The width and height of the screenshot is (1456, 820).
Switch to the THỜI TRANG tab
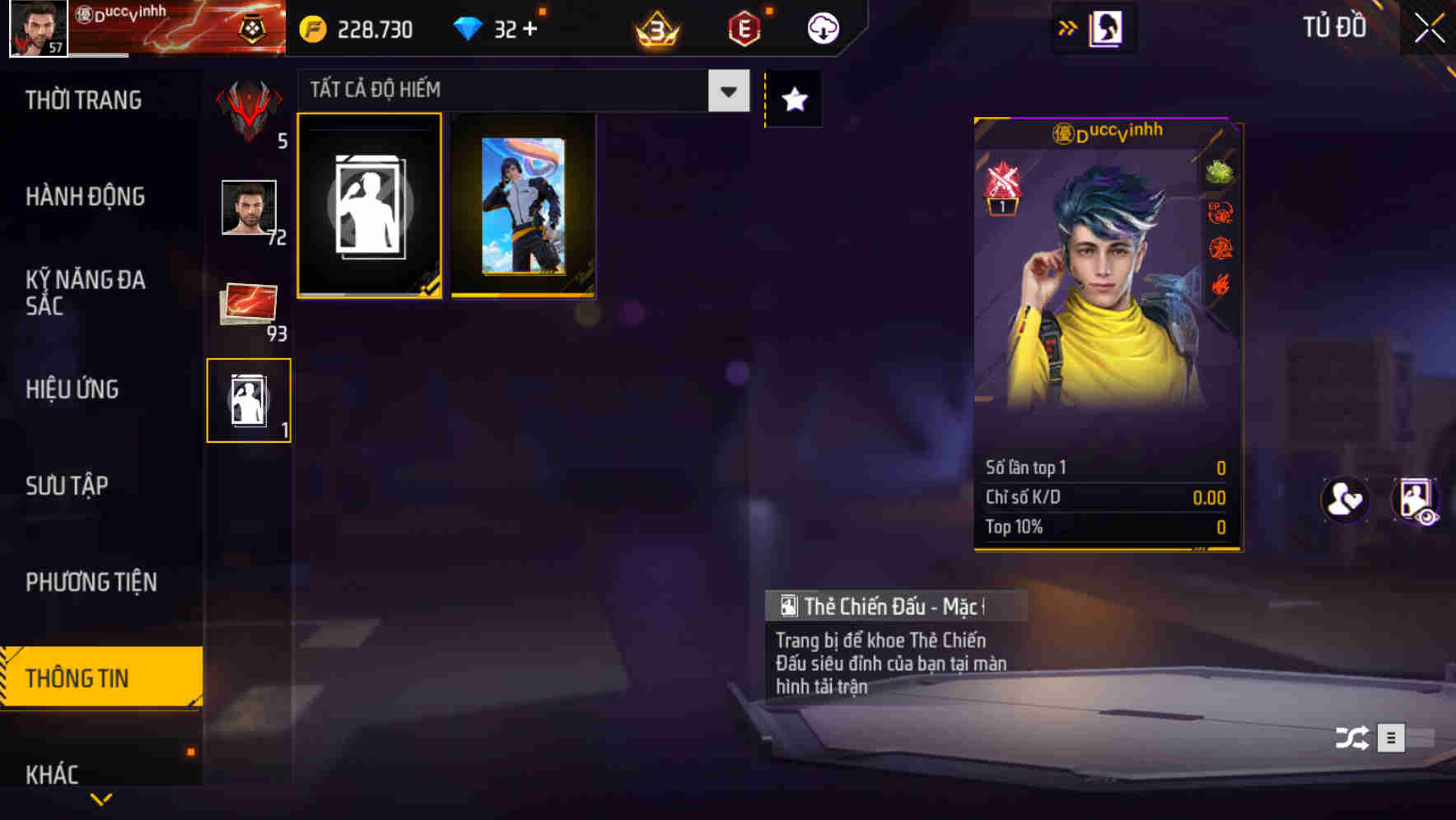coord(85,100)
